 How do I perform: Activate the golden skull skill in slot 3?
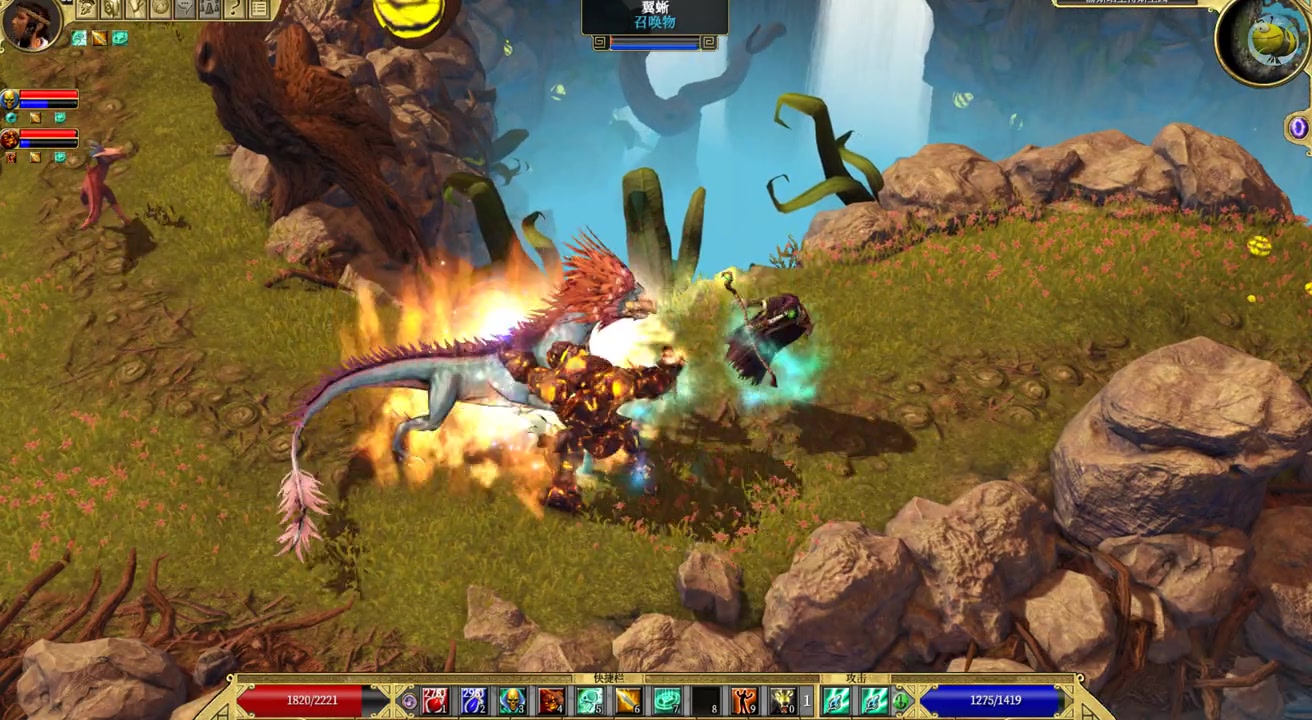(513, 700)
